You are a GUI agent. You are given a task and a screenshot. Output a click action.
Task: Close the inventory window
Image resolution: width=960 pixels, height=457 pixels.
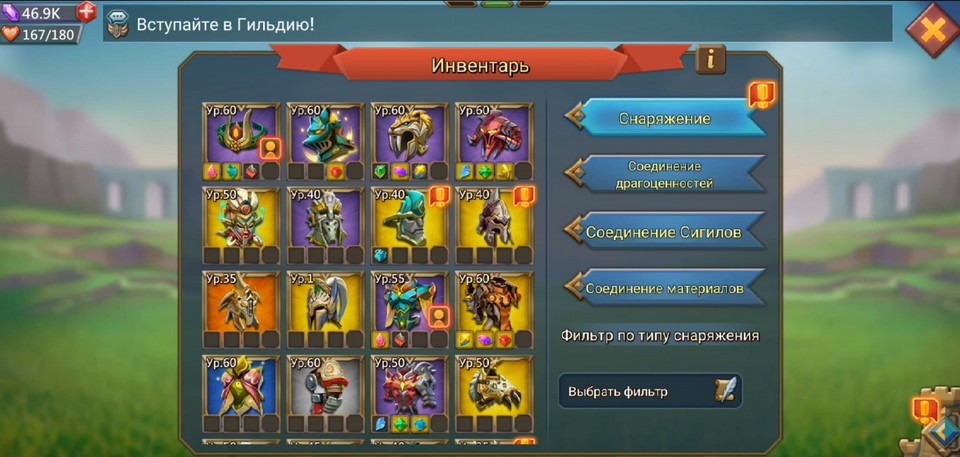click(931, 30)
